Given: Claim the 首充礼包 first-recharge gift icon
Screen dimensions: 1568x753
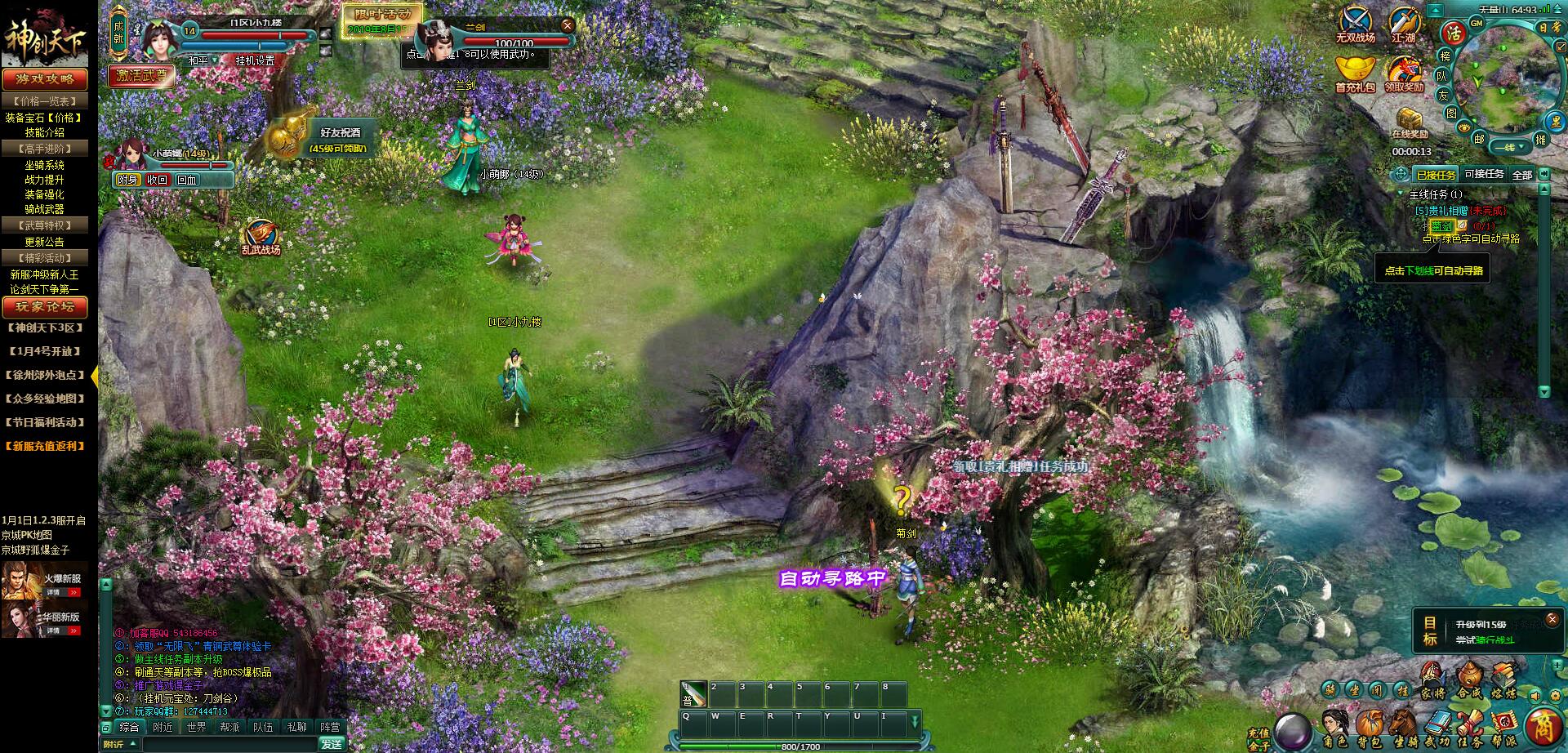Looking at the screenshot, I should click(x=1356, y=68).
